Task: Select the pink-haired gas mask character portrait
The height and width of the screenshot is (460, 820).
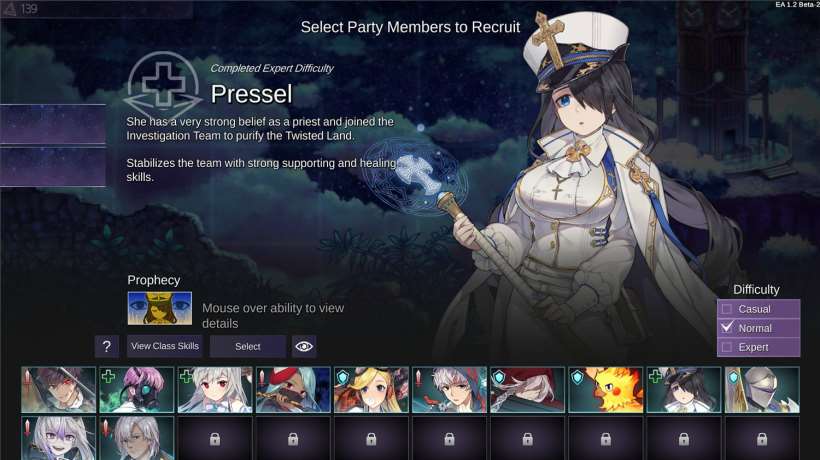Action: (136, 390)
